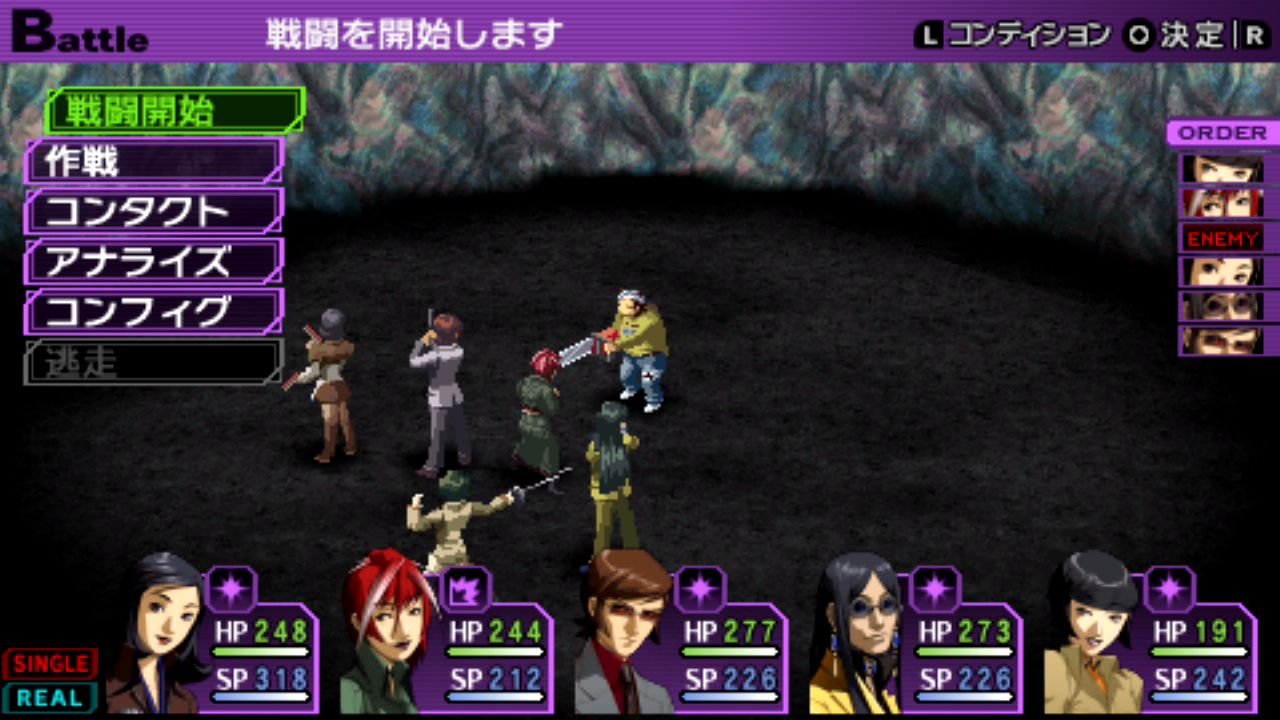
Task: Toggle the SINGLE battle mode indicator
Action: [50, 663]
